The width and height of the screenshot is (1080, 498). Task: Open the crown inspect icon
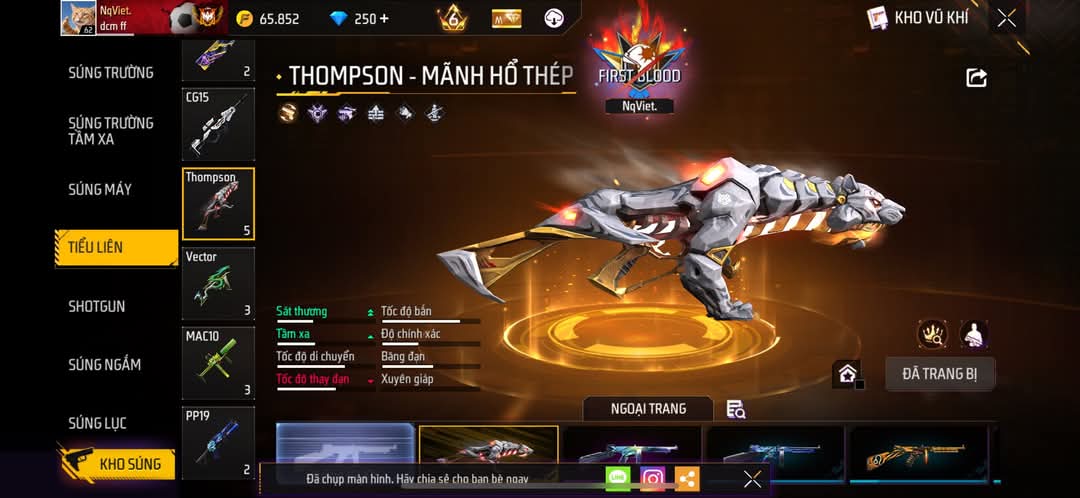coord(932,335)
